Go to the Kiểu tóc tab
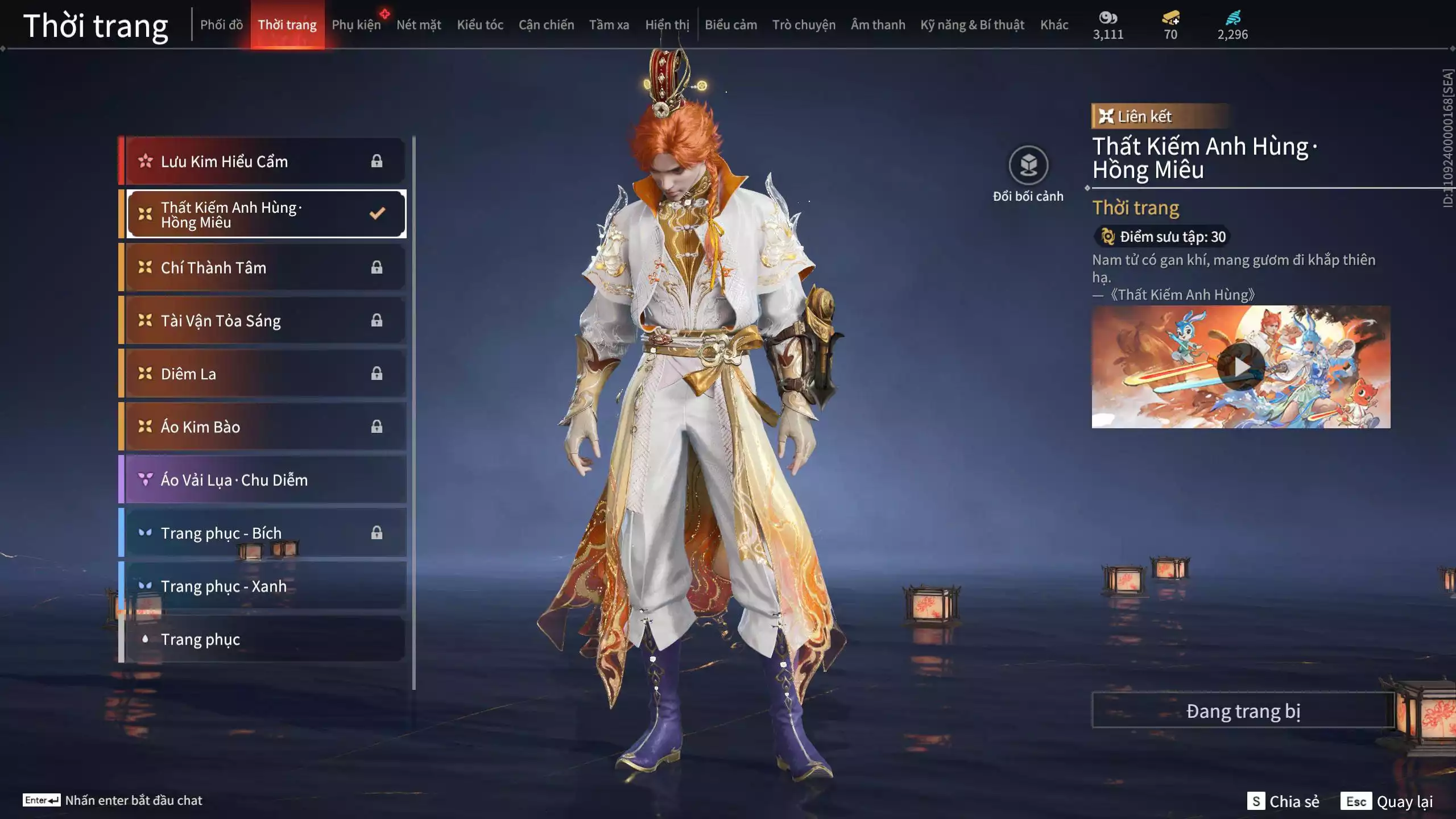1456x819 pixels. click(480, 25)
